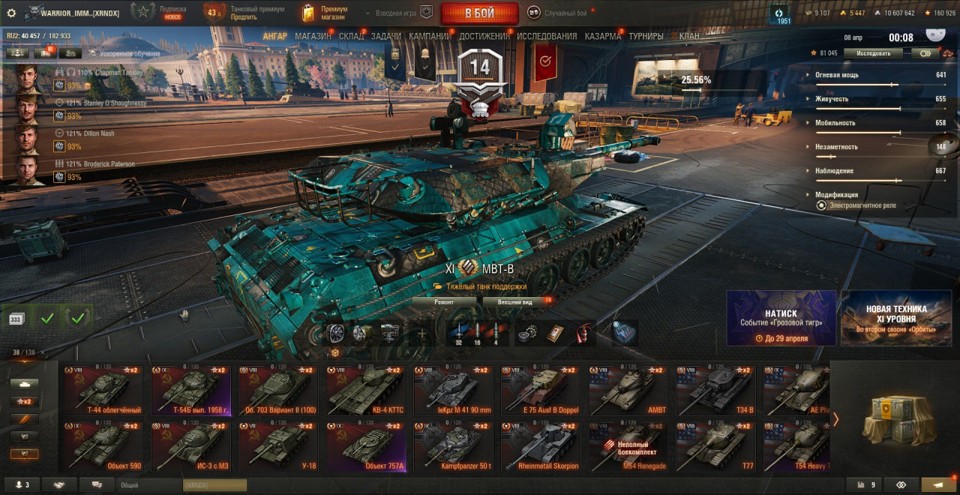Switch to the МАГАЗИН tab
The height and width of the screenshot is (495, 960).
tap(313, 37)
